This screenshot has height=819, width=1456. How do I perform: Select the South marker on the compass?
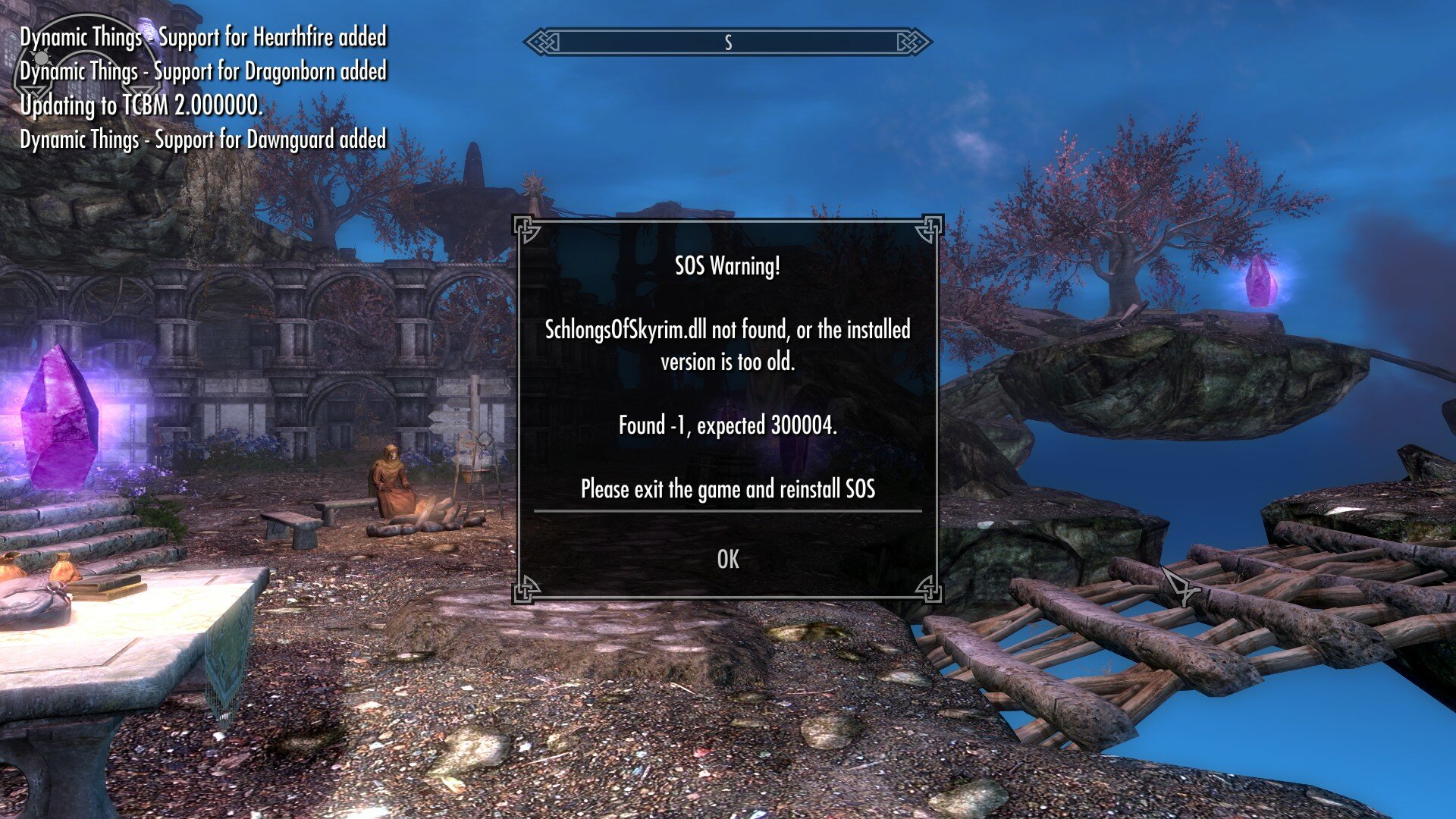729,43
